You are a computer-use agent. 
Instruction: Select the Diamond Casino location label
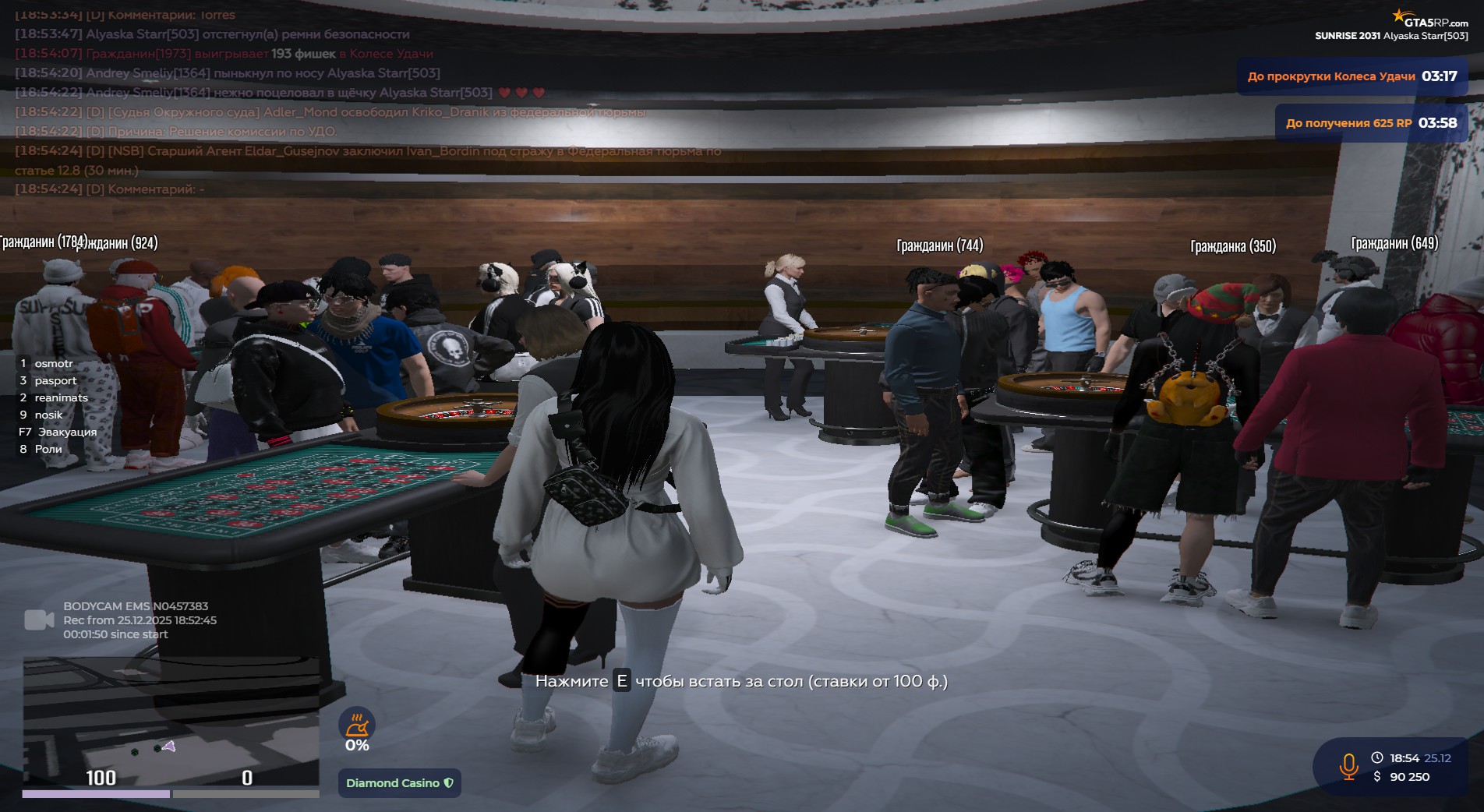[x=399, y=783]
